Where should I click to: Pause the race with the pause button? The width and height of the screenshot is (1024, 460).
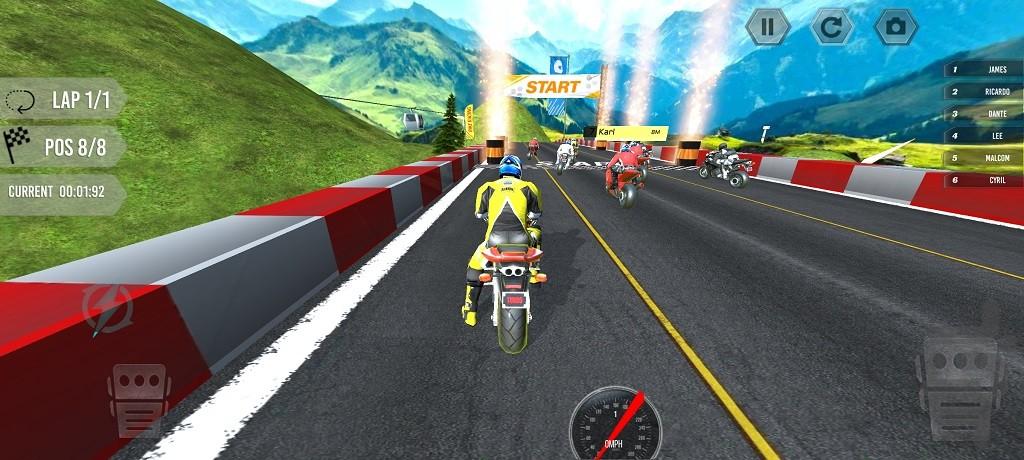point(767,27)
